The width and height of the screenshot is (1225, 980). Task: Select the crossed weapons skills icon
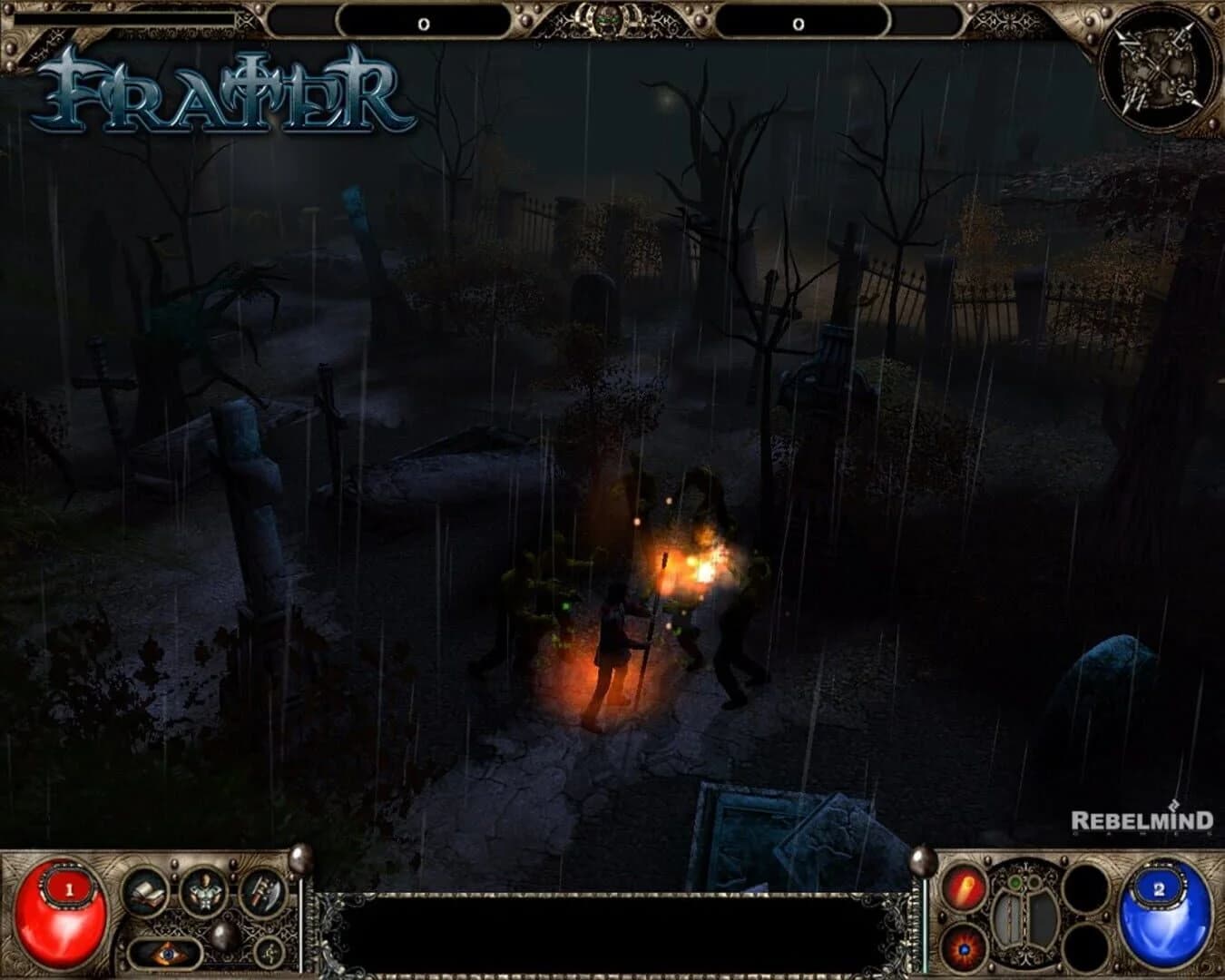[x=260, y=893]
